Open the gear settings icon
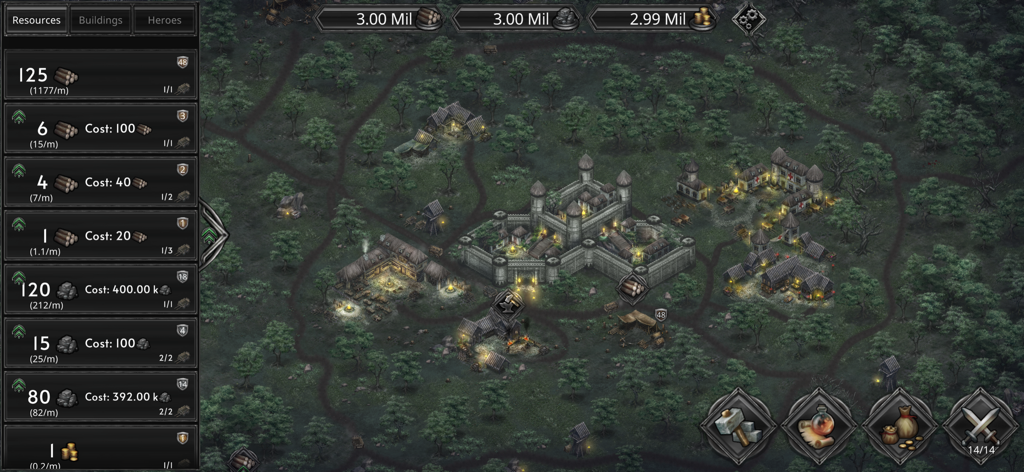Image resolution: width=1024 pixels, height=472 pixels. 746,18
